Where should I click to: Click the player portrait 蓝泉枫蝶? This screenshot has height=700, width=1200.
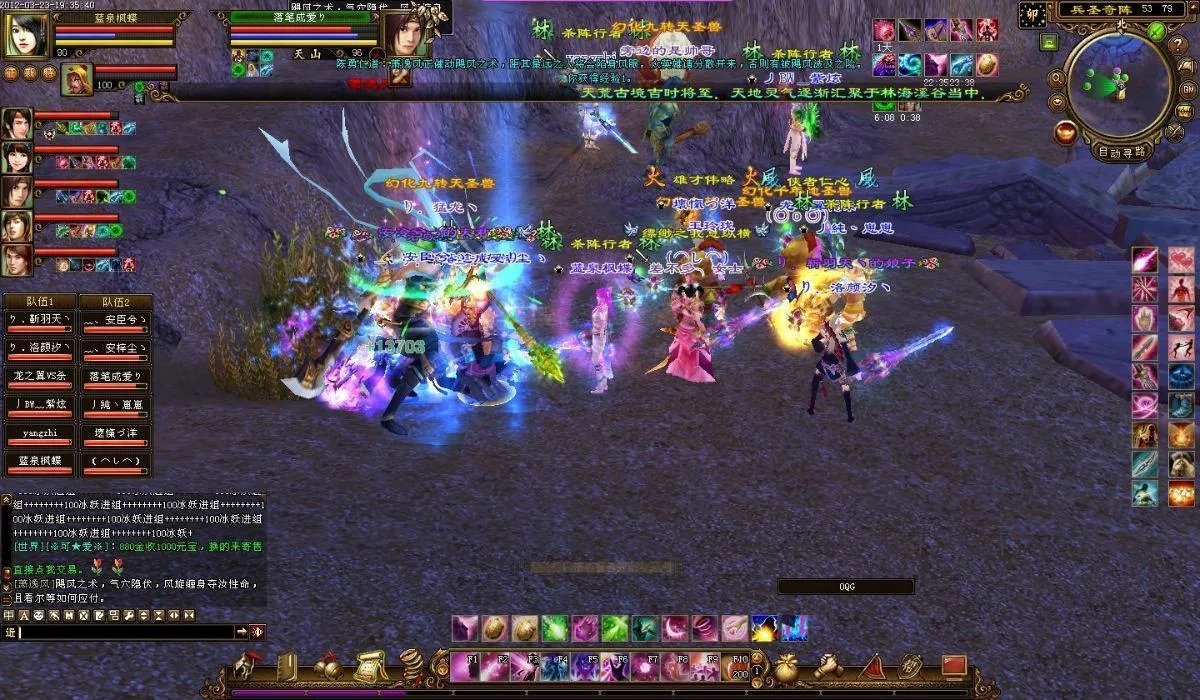tap(27, 35)
